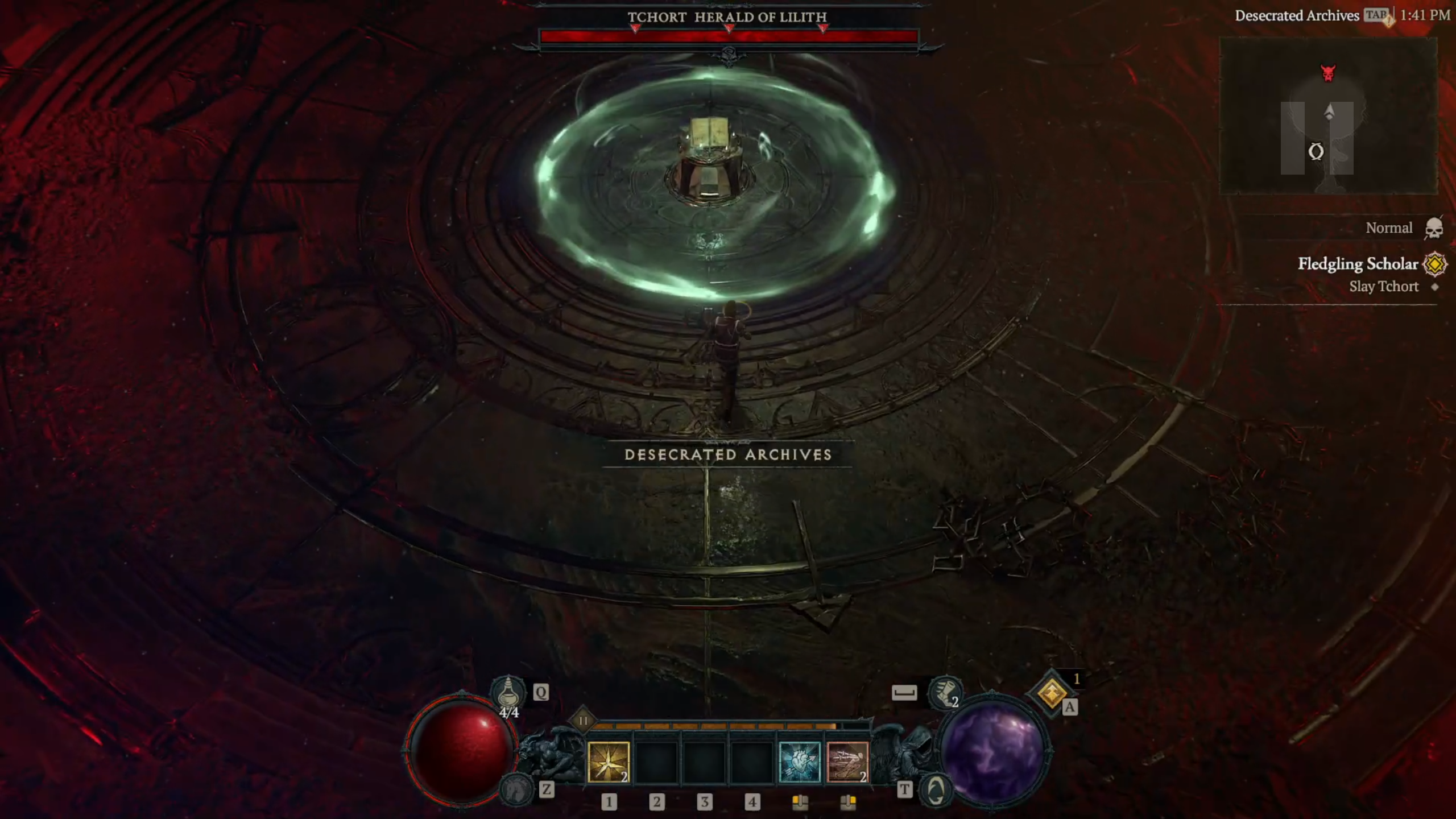Click the red demon boss marker
The height and width of the screenshot is (819, 1456).
1328,73
